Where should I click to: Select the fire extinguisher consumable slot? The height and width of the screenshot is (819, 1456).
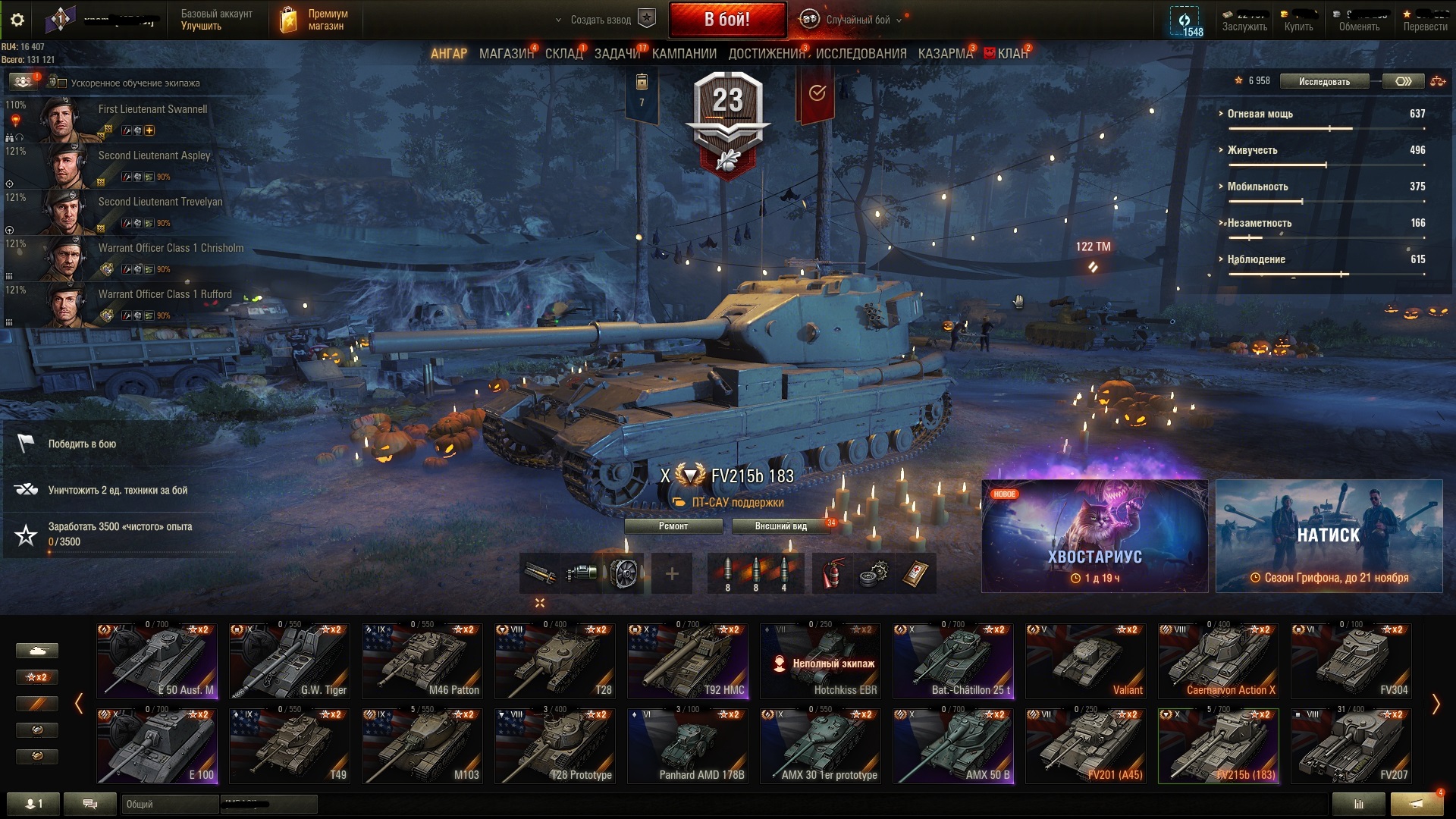[832, 574]
